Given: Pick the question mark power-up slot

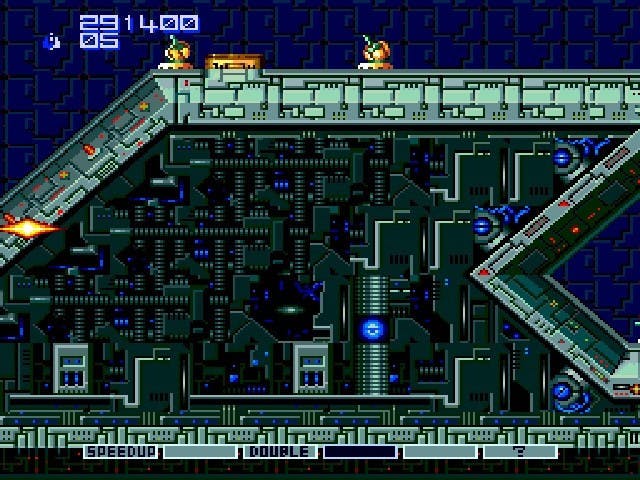Looking at the screenshot, I should pos(519,452).
